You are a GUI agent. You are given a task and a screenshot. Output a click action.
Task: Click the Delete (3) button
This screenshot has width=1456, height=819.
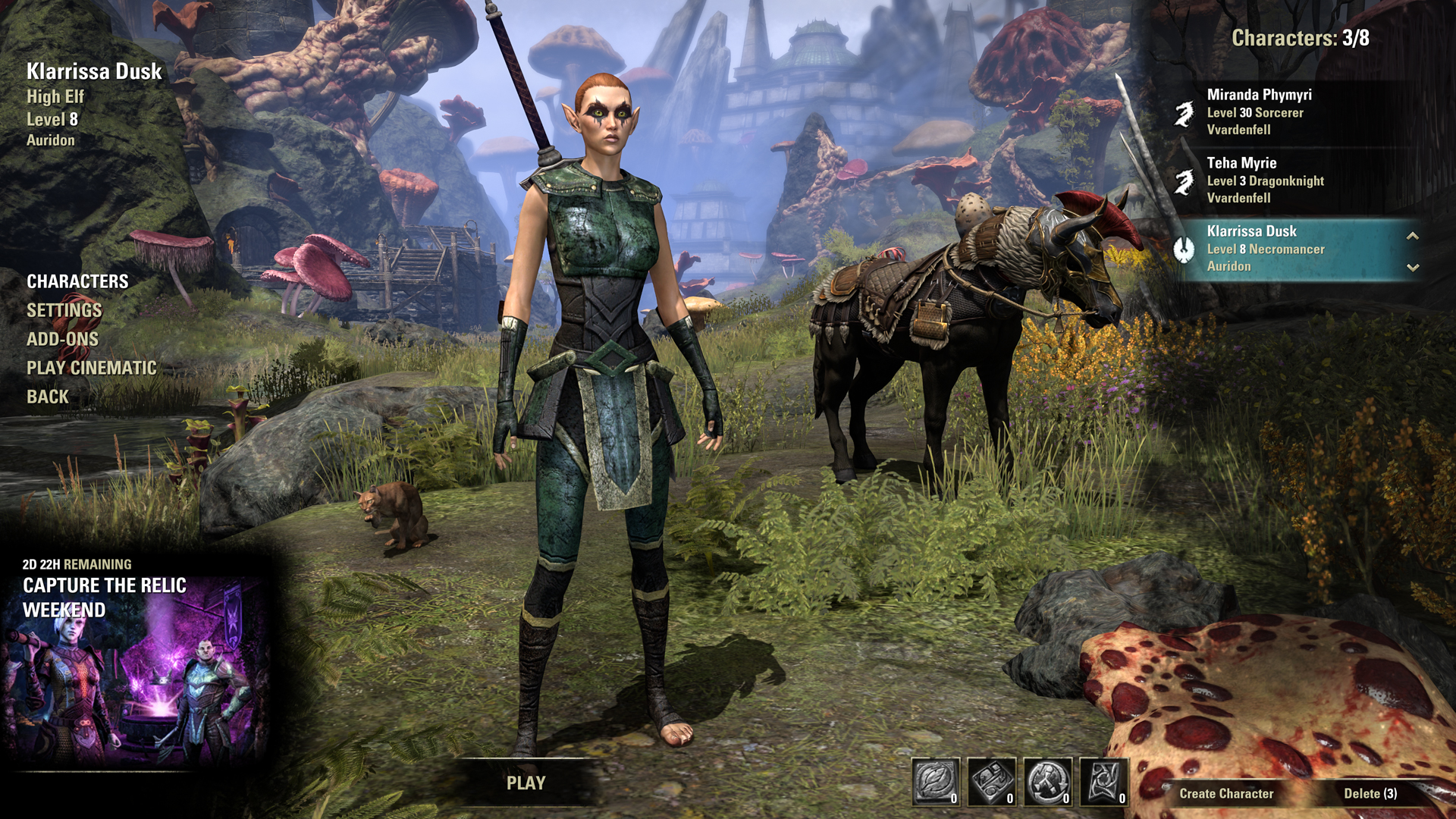1370,793
